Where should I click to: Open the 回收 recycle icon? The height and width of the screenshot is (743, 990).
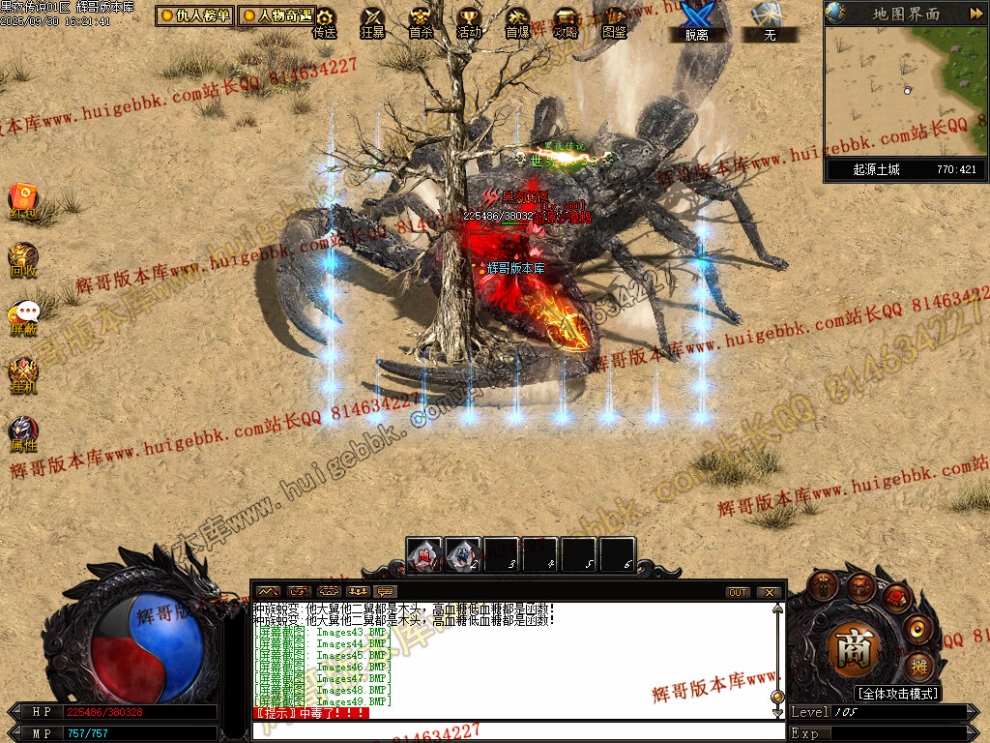[23, 258]
